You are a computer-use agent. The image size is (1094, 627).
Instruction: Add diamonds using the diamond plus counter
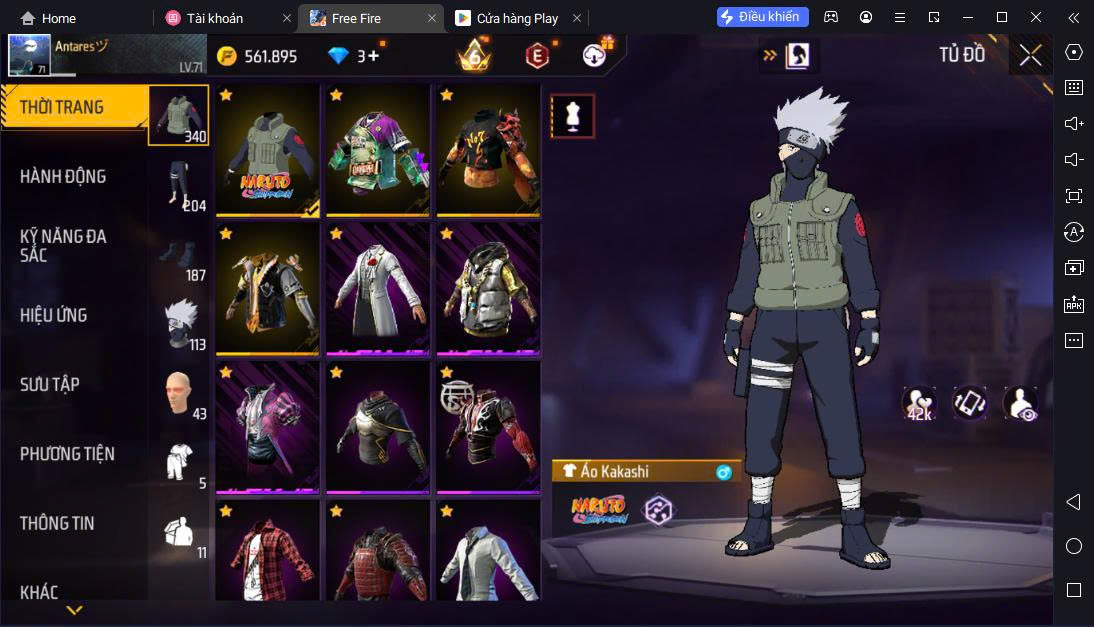coord(354,55)
